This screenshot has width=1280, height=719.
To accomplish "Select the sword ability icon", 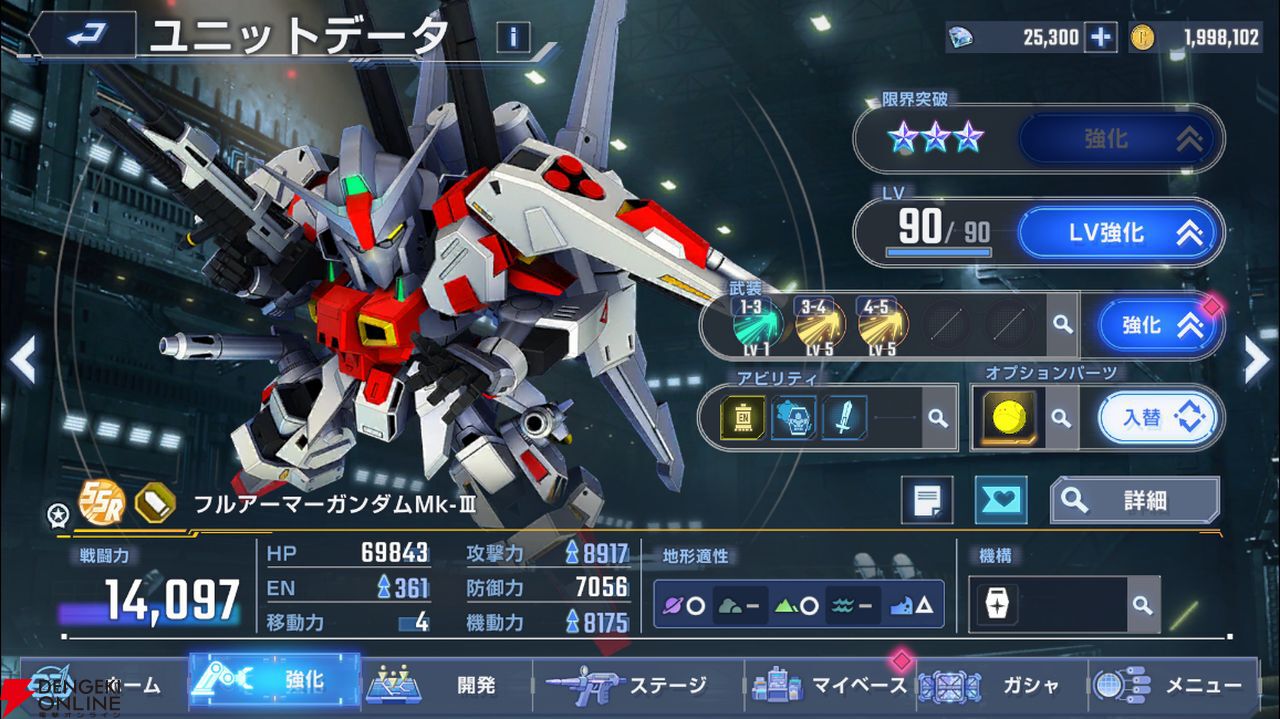I will [x=844, y=418].
